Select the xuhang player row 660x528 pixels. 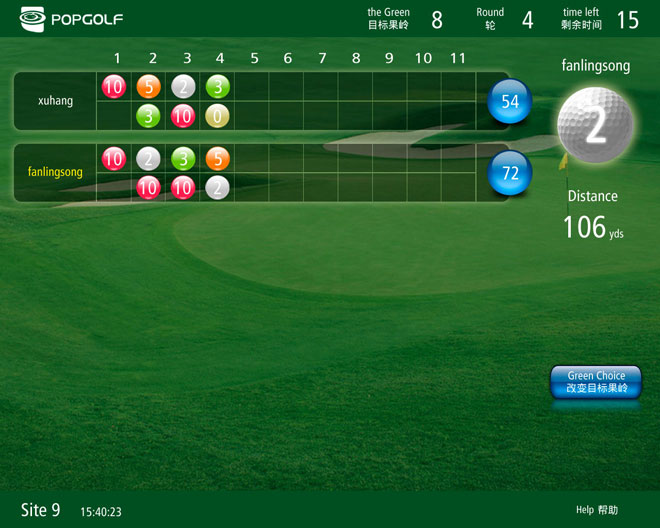[x=55, y=101]
